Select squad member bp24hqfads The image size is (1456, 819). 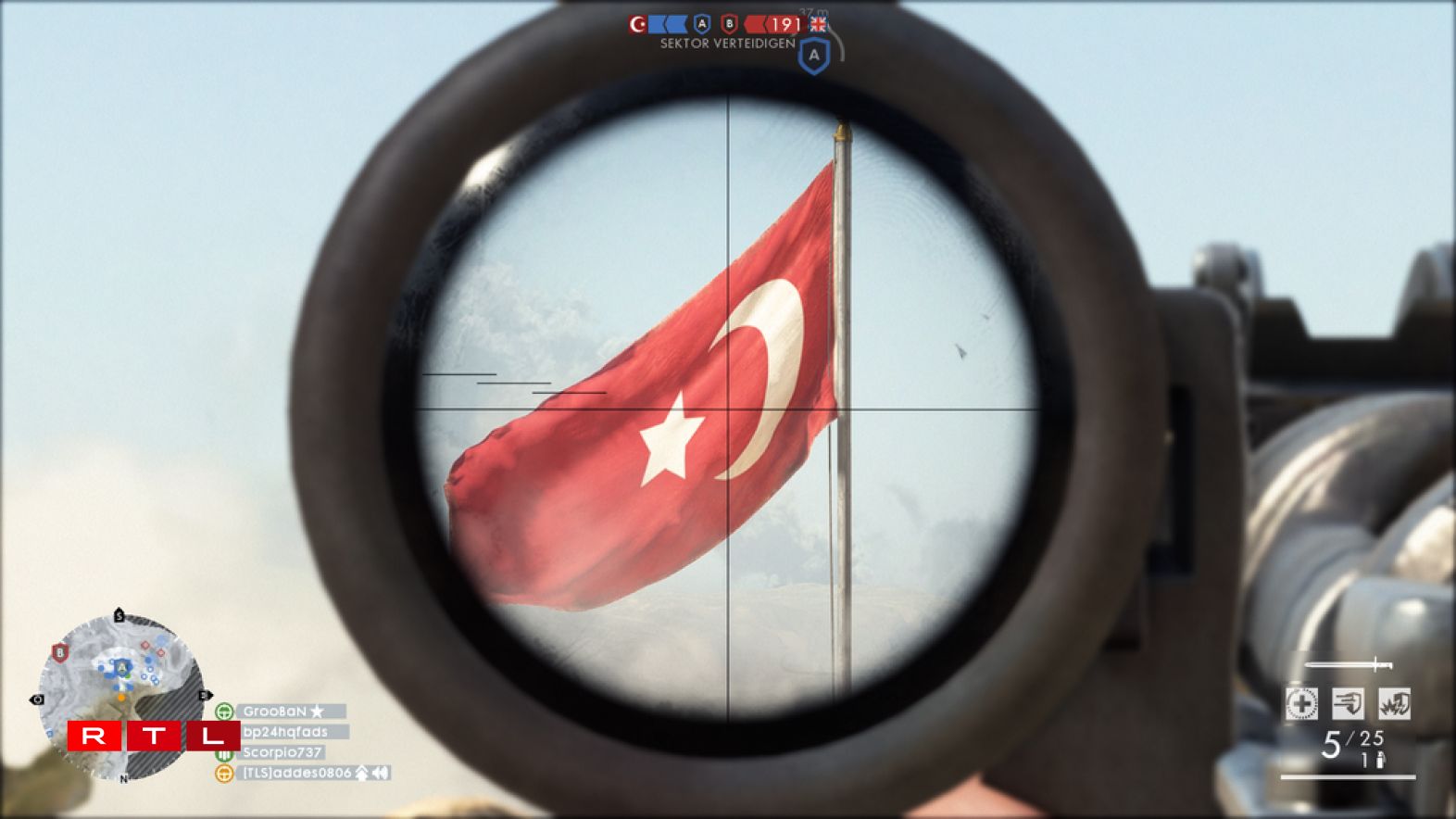[285, 732]
